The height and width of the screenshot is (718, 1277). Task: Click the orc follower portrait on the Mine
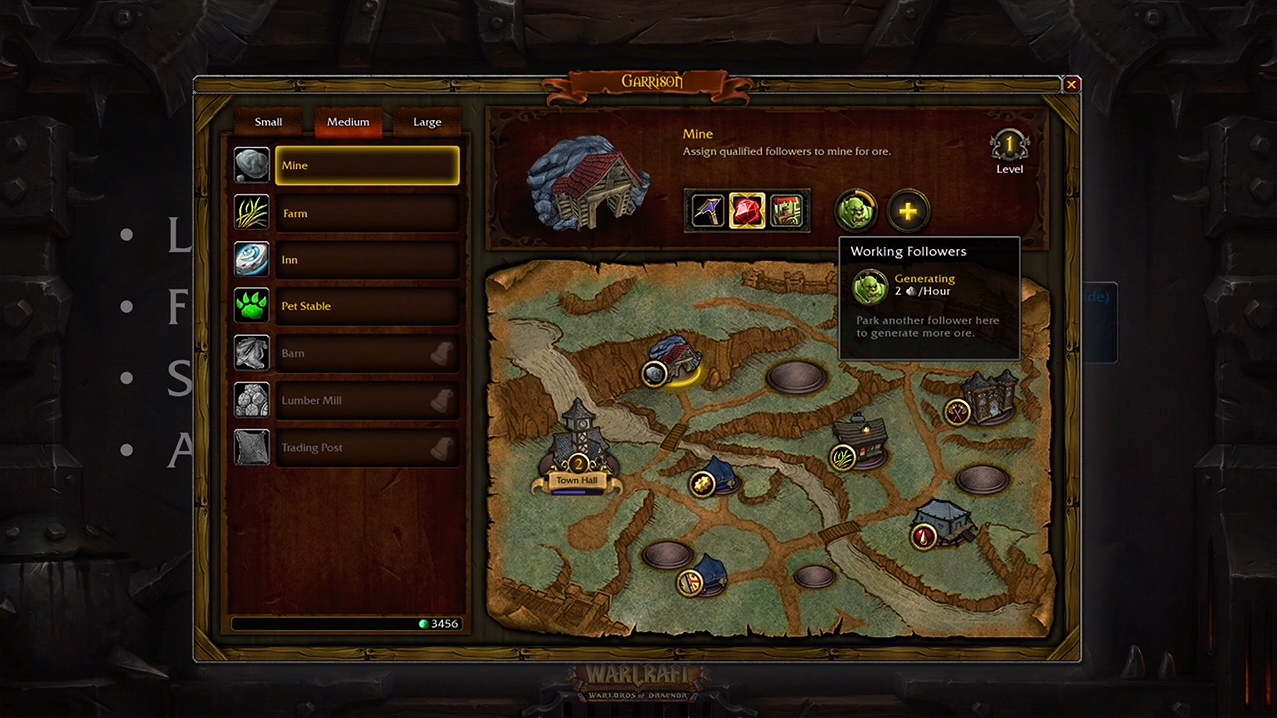pyautogui.click(x=856, y=211)
